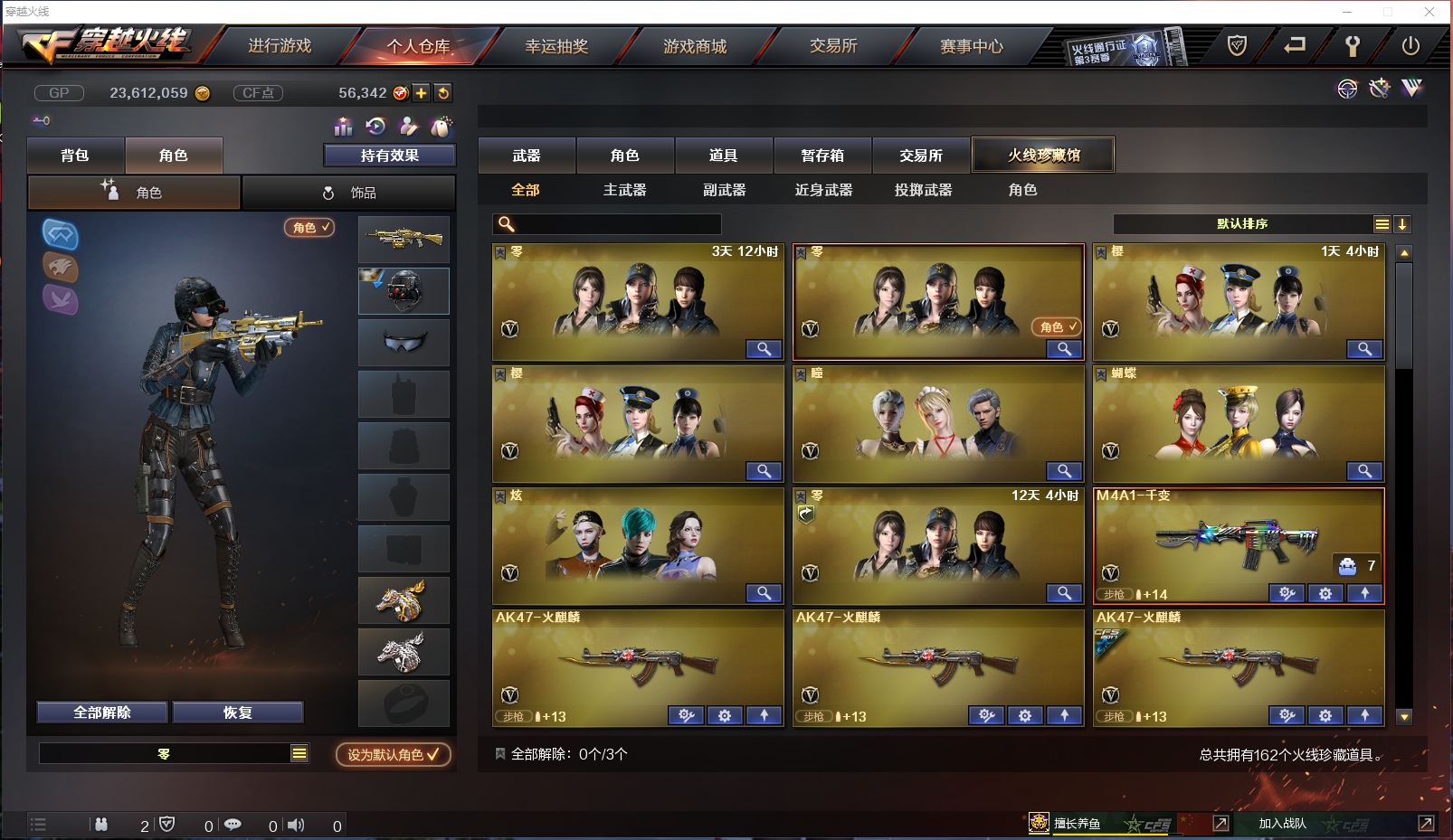Open the upgrade arrow icon on AK47-火麒麟
This screenshot has height=840, width=1453.
[x=764, y=715]
